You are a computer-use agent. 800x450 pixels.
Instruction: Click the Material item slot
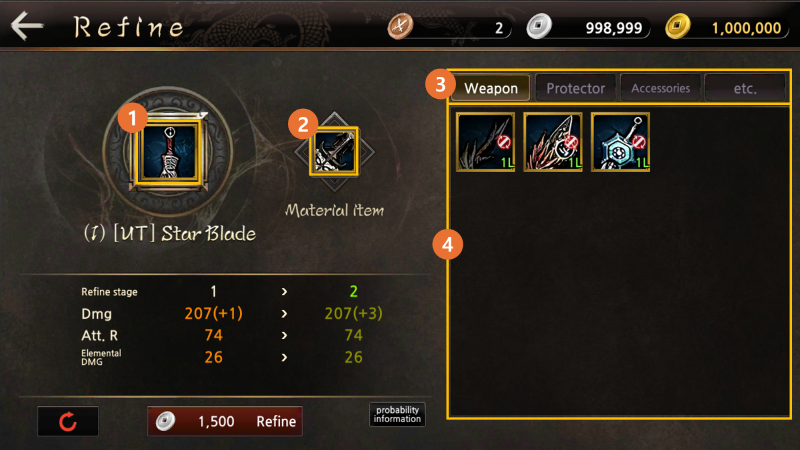click(x=334, y=152)
